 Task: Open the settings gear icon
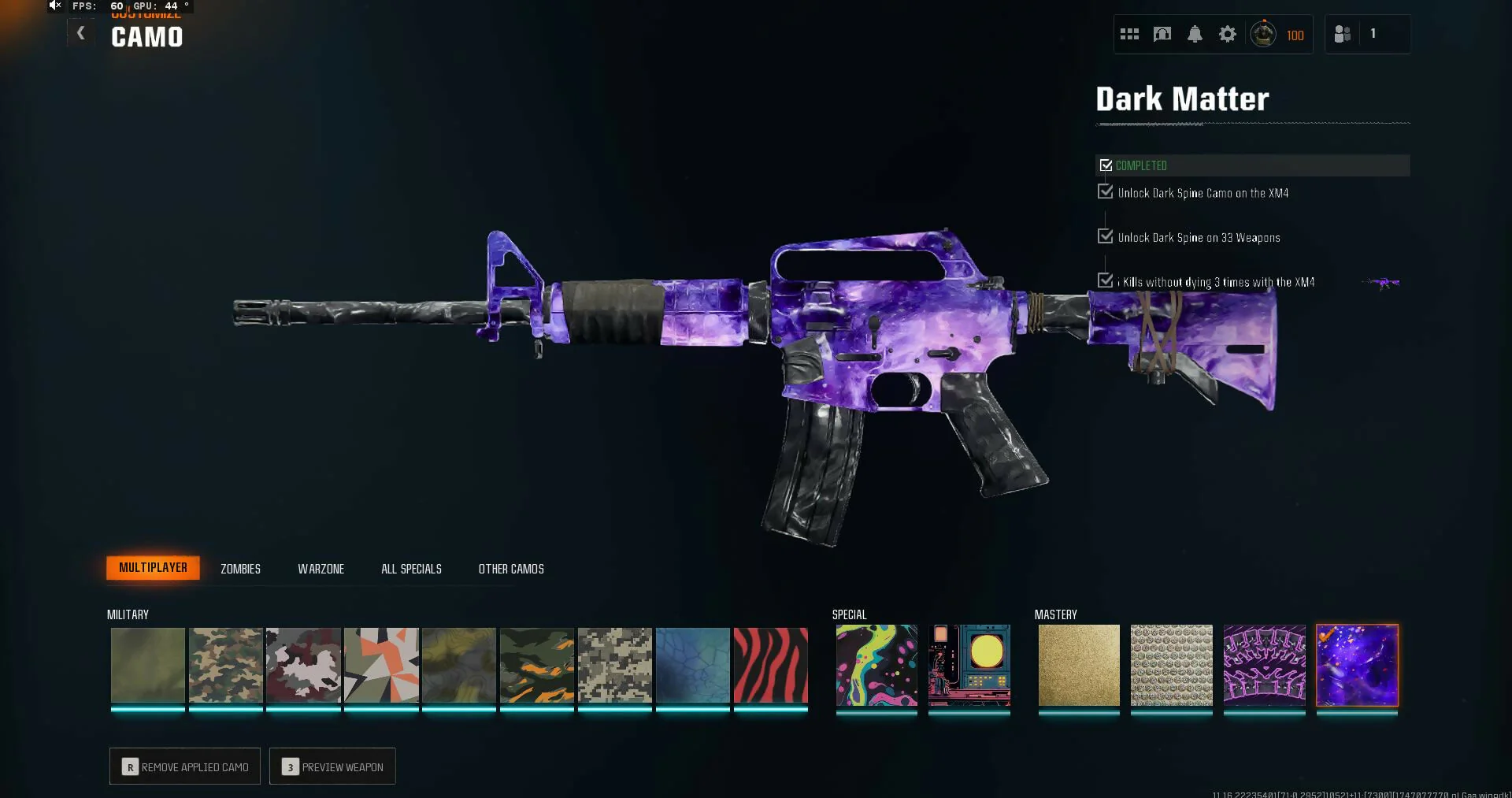click(1227, 34)
